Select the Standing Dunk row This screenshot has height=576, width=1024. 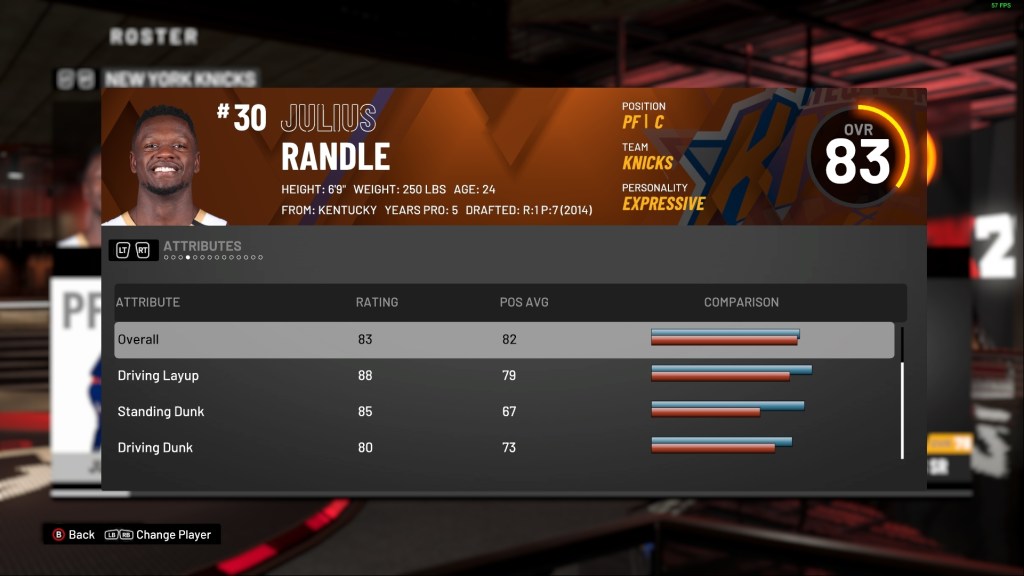click(x=504, y=412)
